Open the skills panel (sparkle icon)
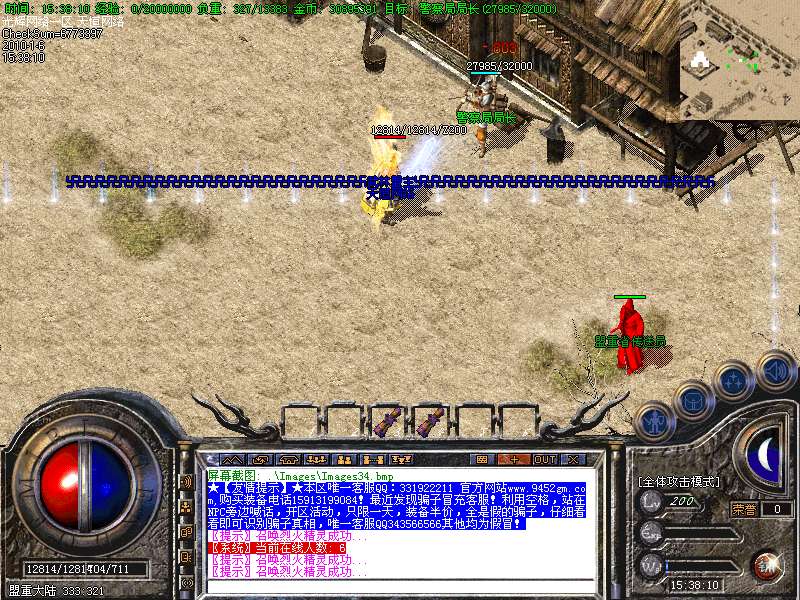This screenshot has width=800, height=600. (x=735, y=380)
